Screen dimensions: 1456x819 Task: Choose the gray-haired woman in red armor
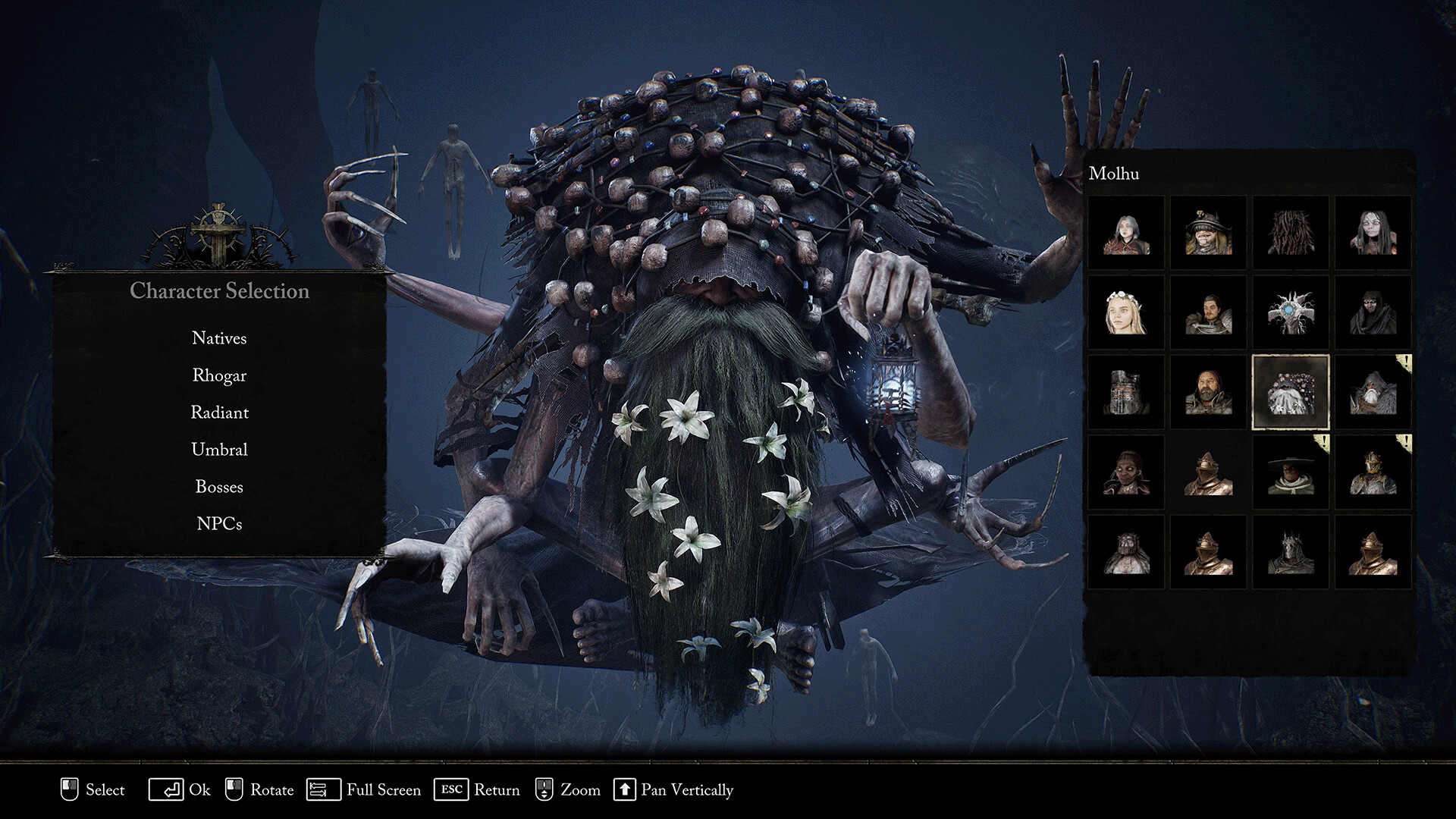[x=1126, y=233]
